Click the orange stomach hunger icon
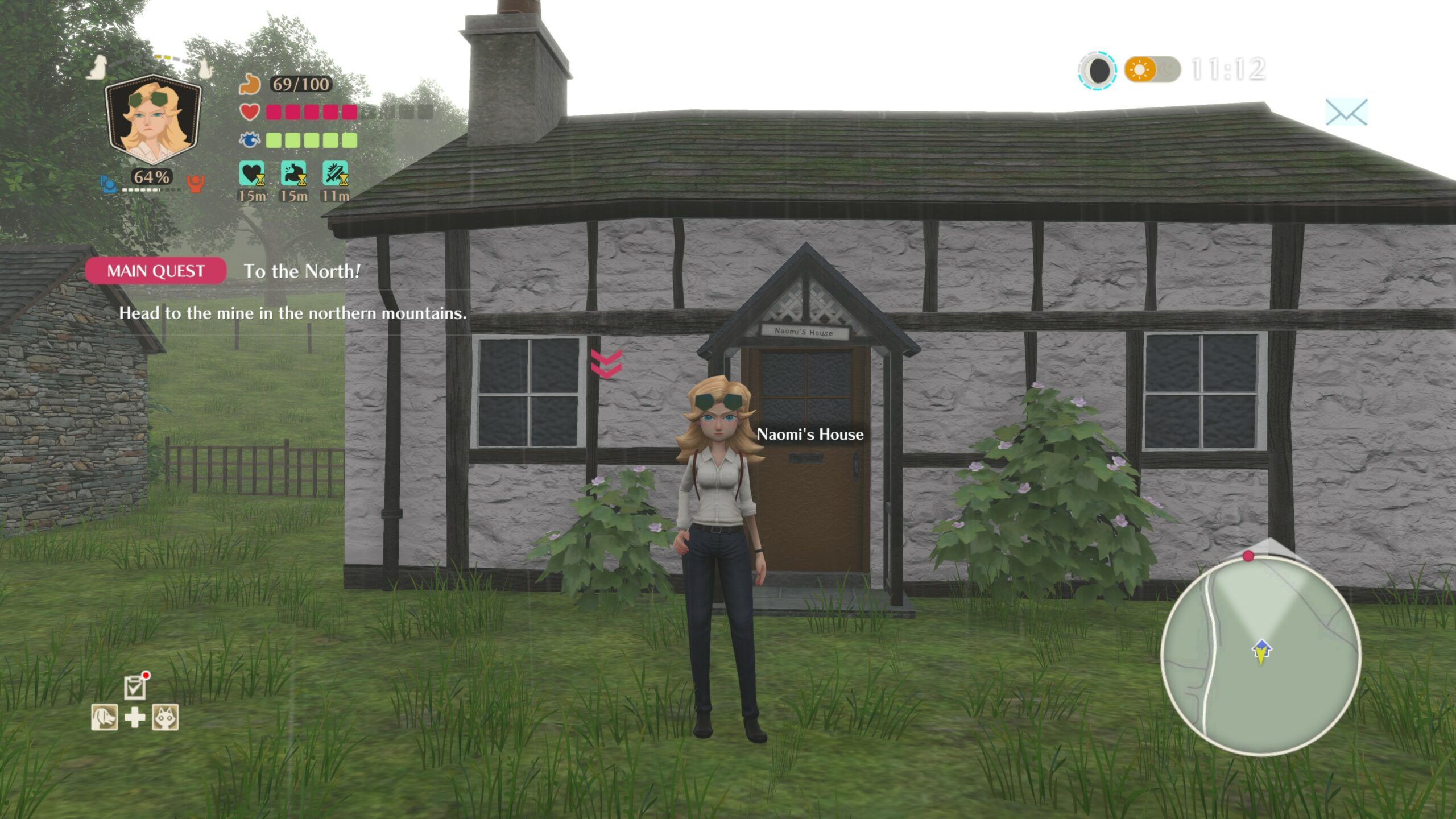The height and width of the screenshot is (819, 1456). [x=249, y=84]
